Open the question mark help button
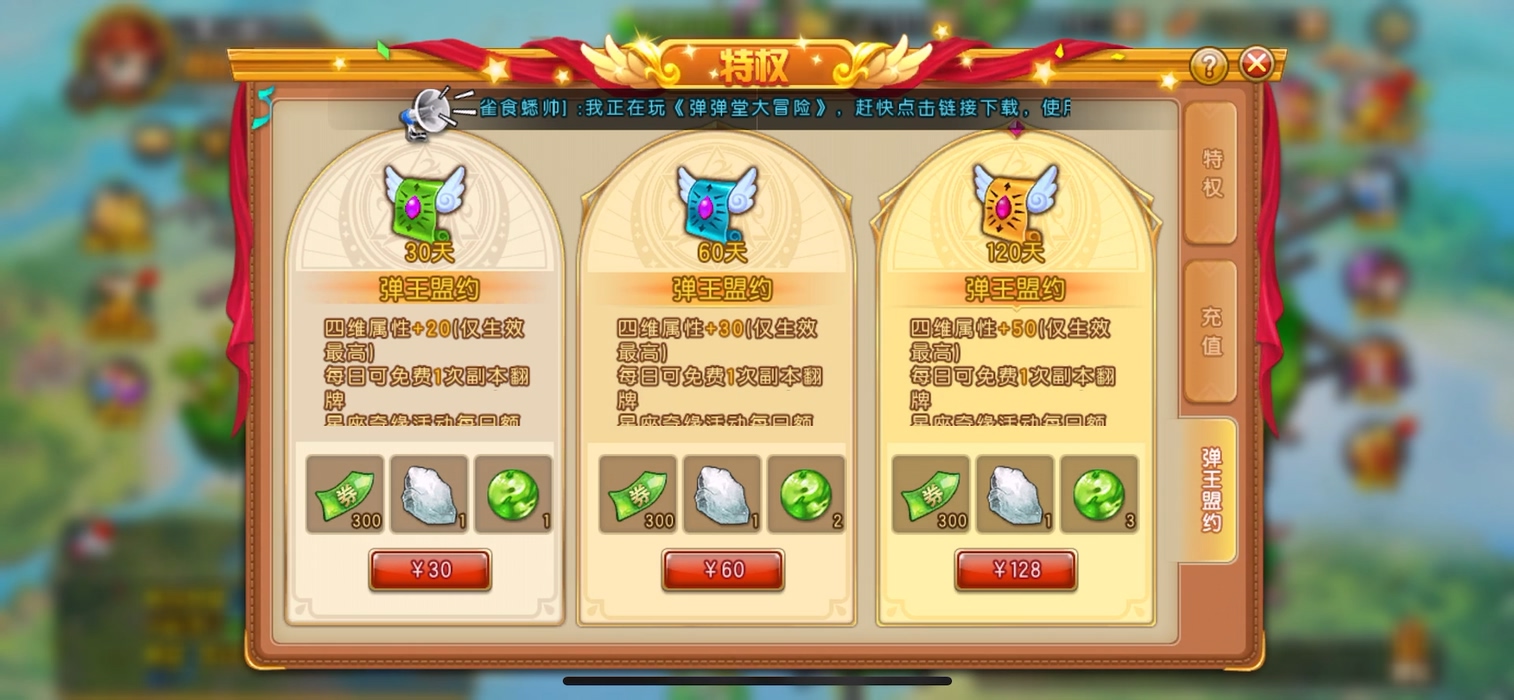The height and width of the screenshot is (700, 1514). pyautogui.click(x=1209, y=66)
